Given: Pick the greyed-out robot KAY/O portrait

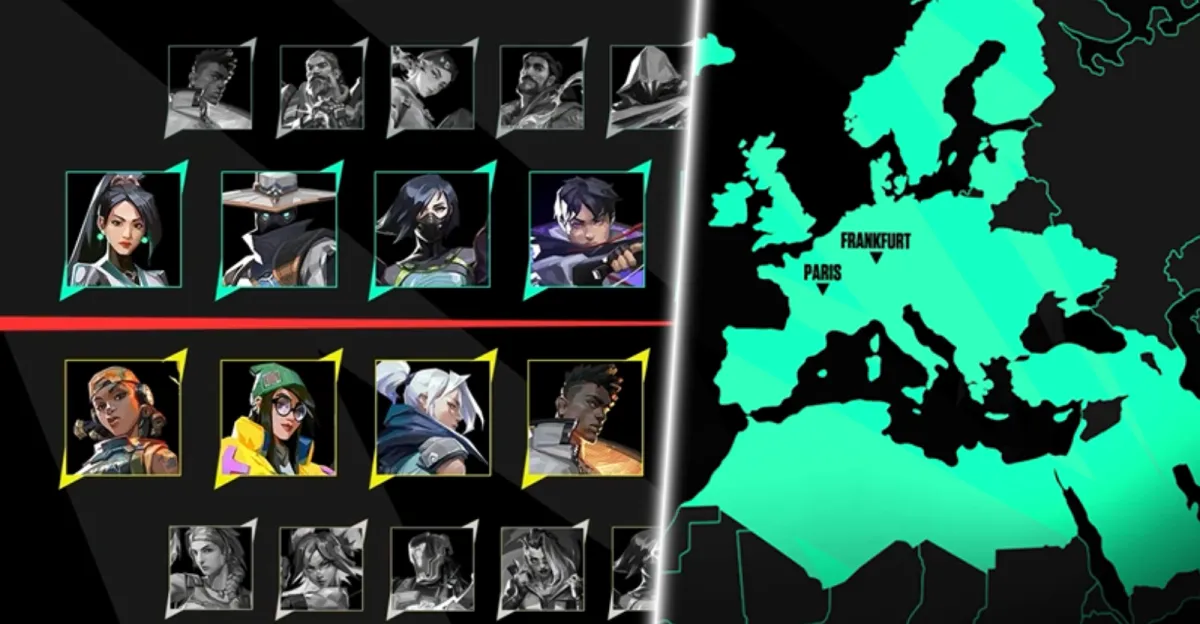Looking at the screenshot, I should pos(431,567).
